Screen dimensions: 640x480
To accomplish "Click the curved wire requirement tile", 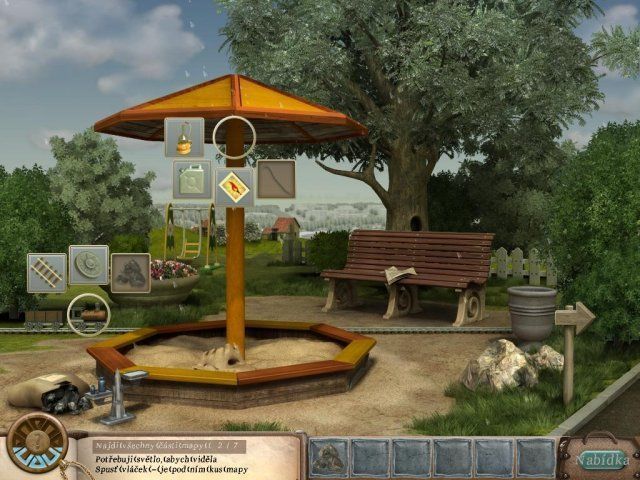I will 276,180.
